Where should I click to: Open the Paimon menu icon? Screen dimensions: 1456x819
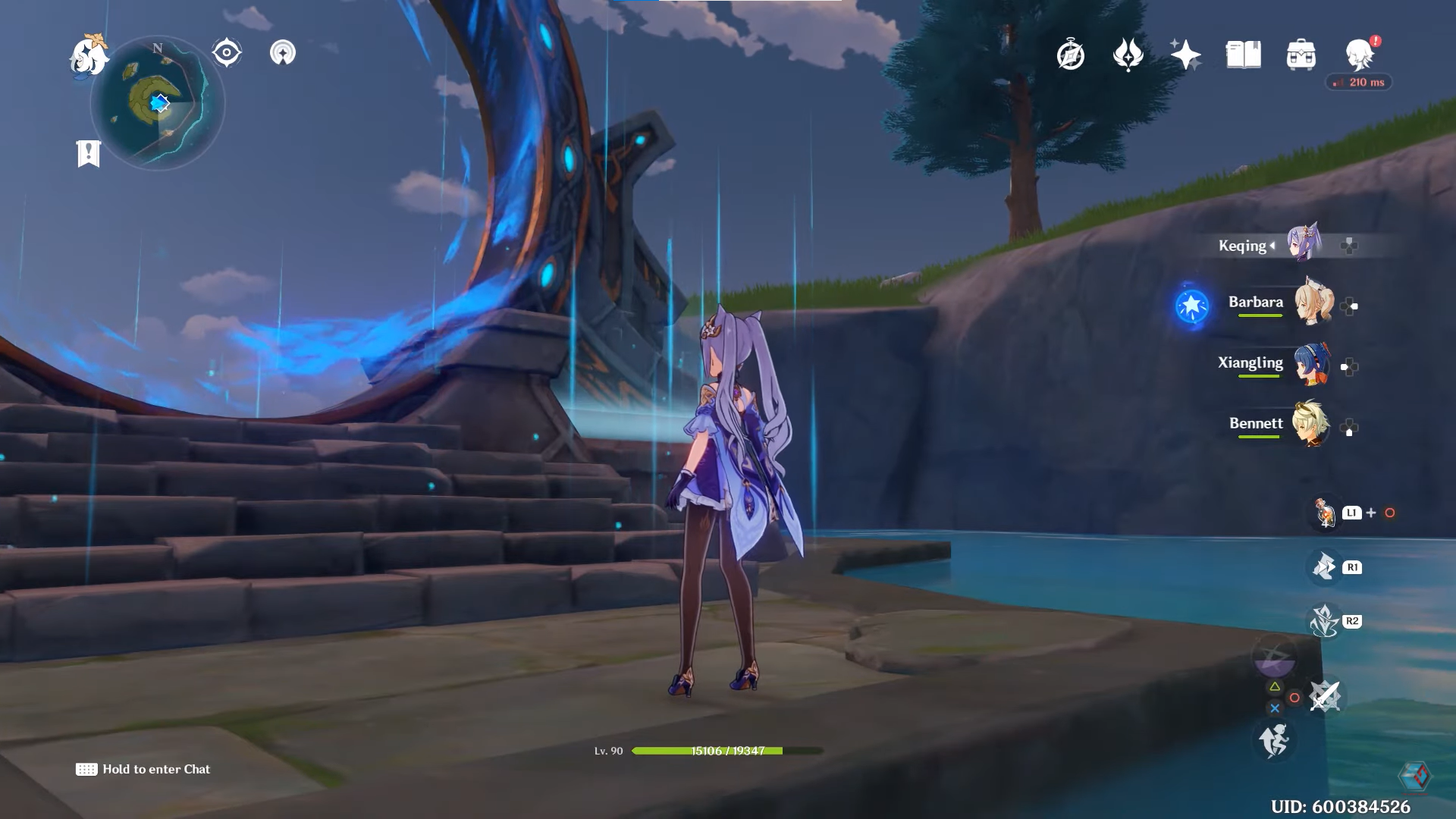pos(88,56)
